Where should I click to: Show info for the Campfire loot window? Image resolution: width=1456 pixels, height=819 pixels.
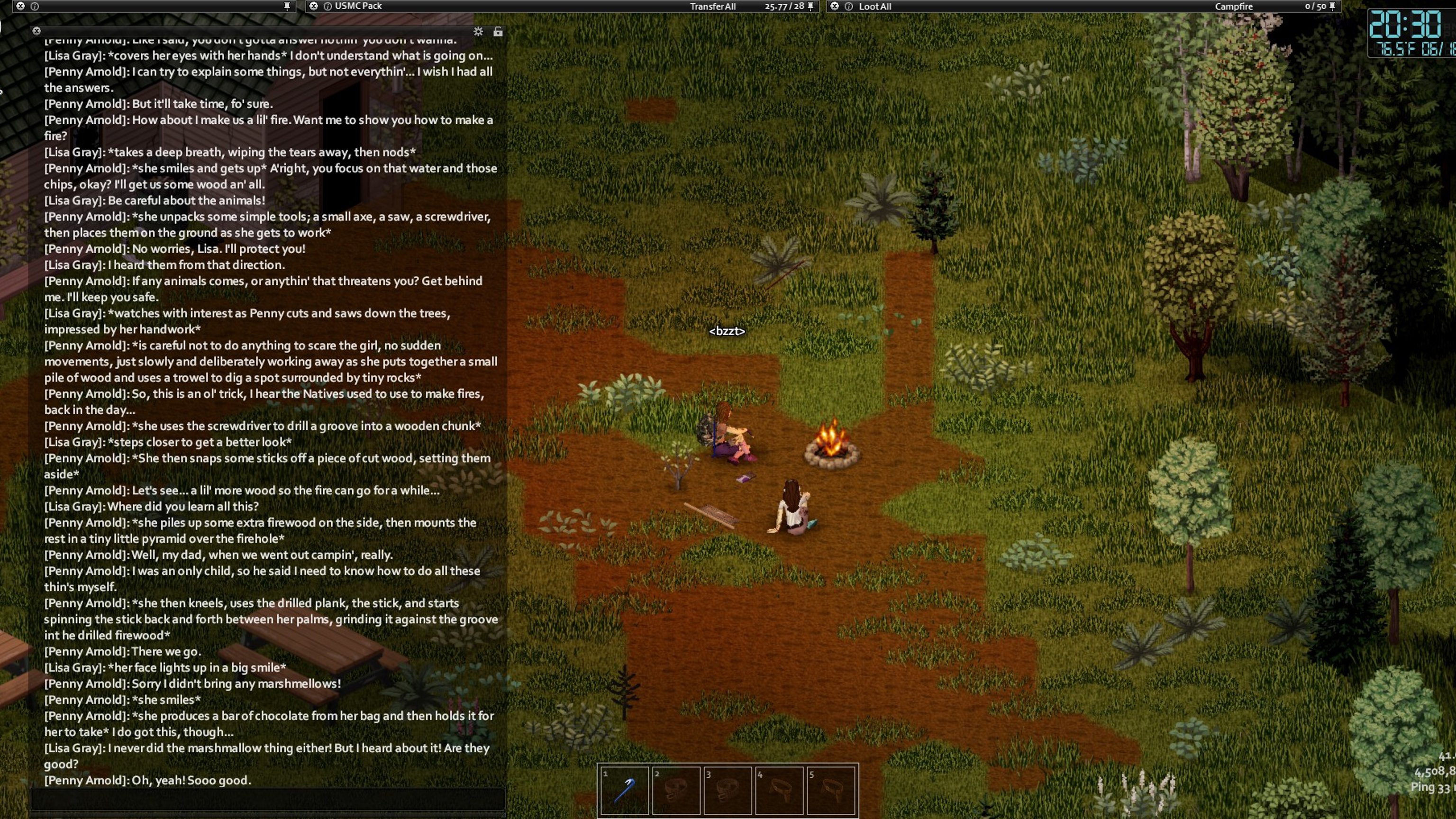tap(848, 6)
